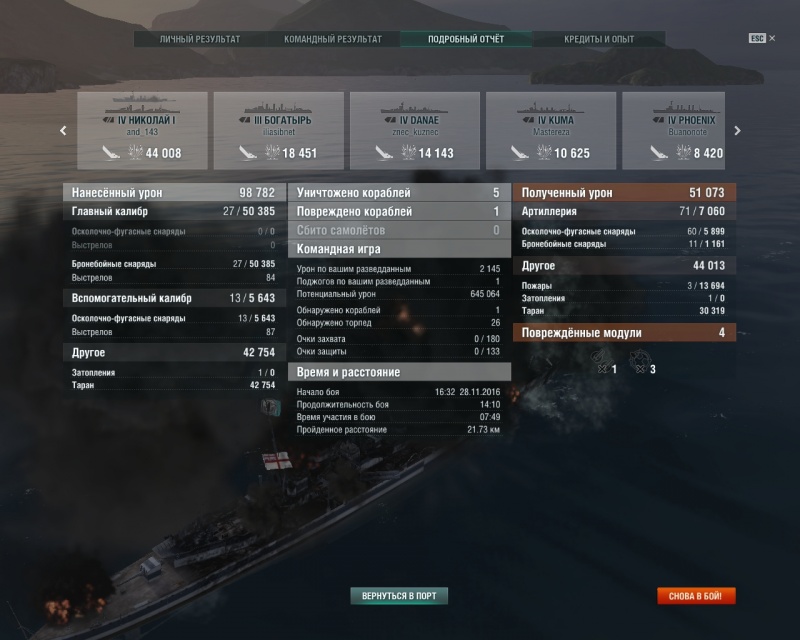Image resolution: width=800 pixels, height=640 pixels.
Task: Select the Подробный отчёт tab
Action: point(466,39)
